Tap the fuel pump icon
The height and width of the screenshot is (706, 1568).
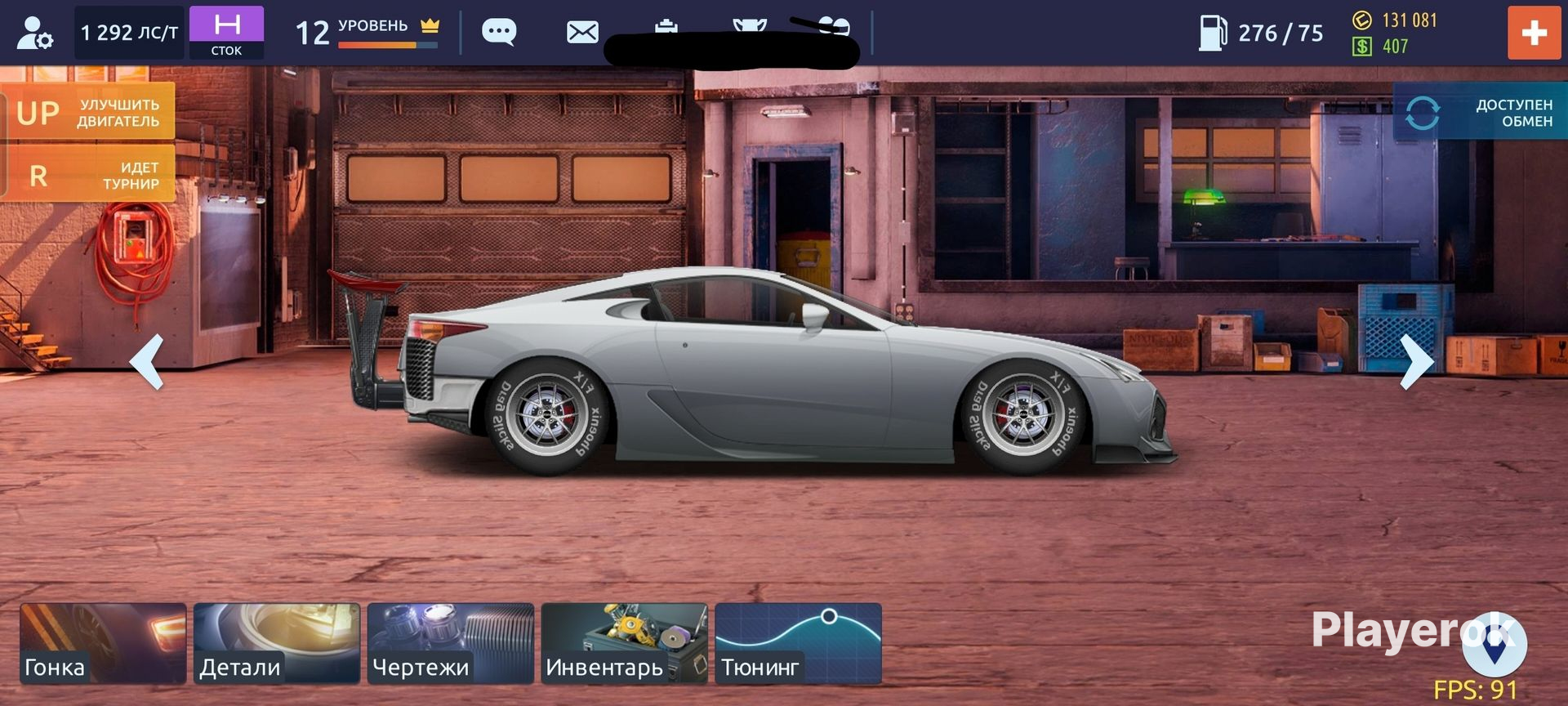pyautogui.click(x=1212, y=34)
